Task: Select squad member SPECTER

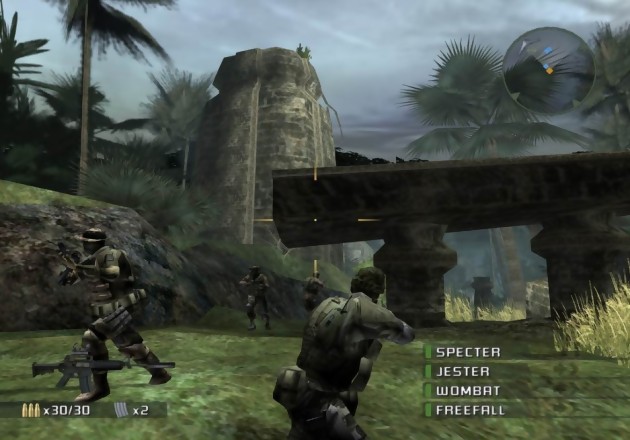Action: pos(468,352)
